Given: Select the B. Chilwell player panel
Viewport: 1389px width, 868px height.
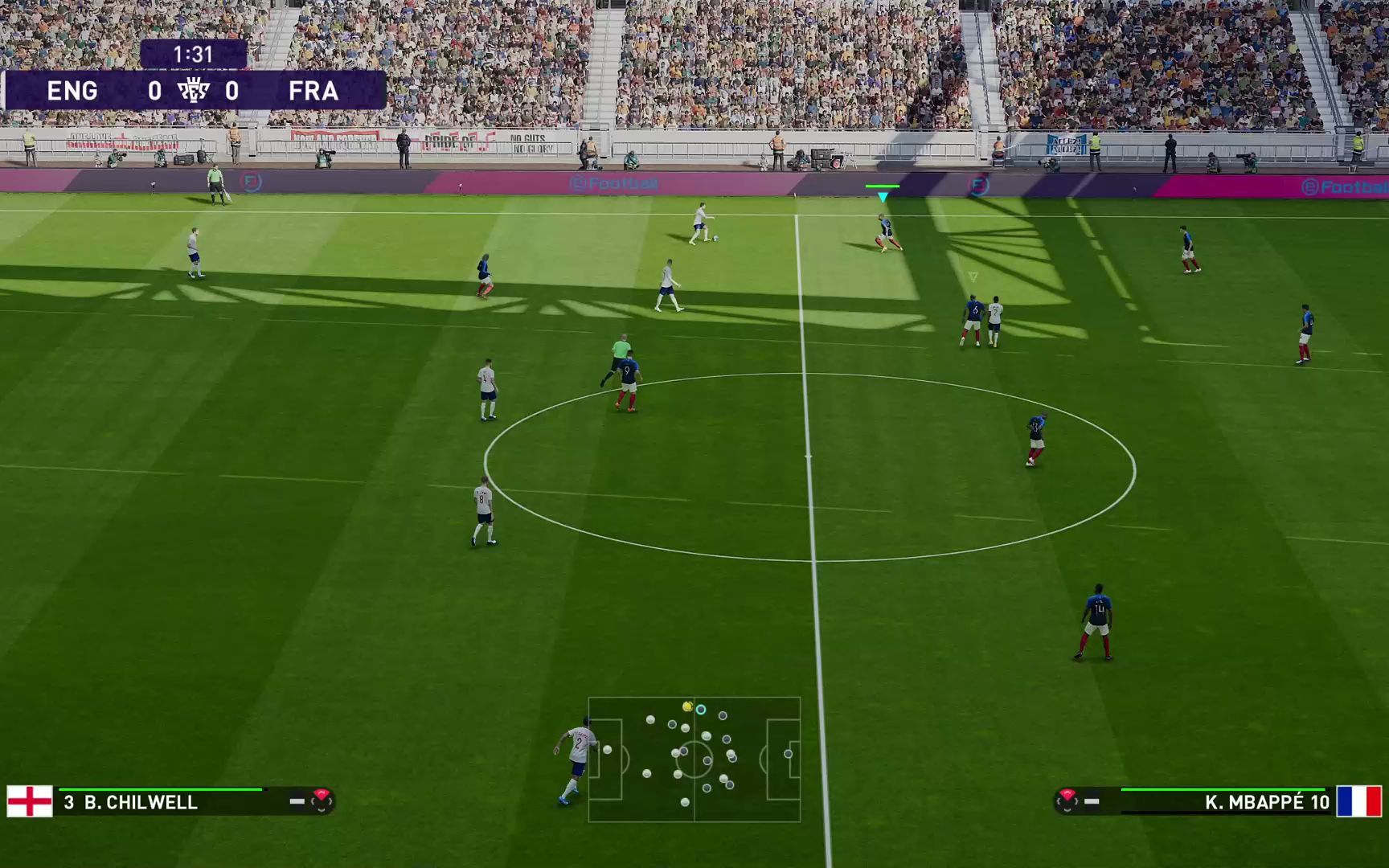Looking at the screenshot, I should pyautogui.click(x=161, y=802).
